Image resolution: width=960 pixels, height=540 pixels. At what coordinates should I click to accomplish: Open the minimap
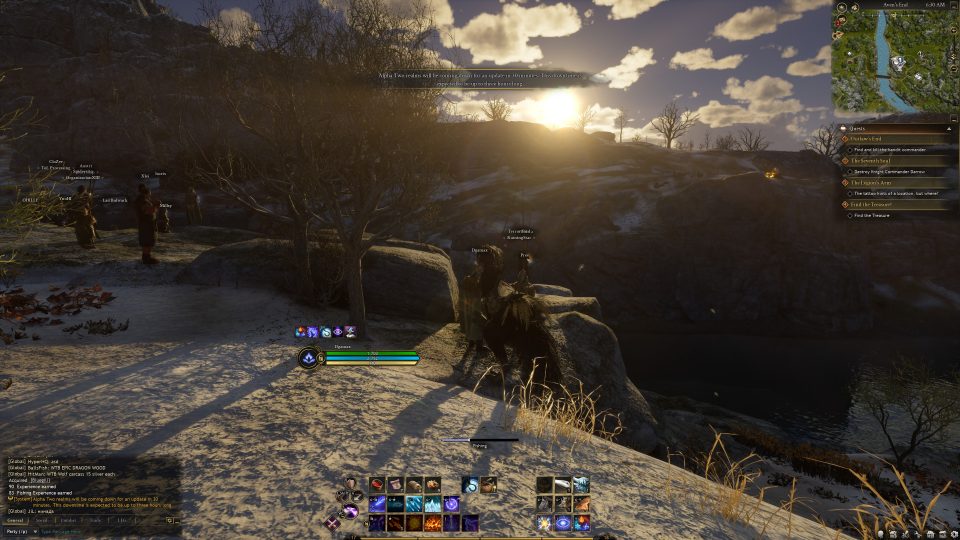coord(894,60)
